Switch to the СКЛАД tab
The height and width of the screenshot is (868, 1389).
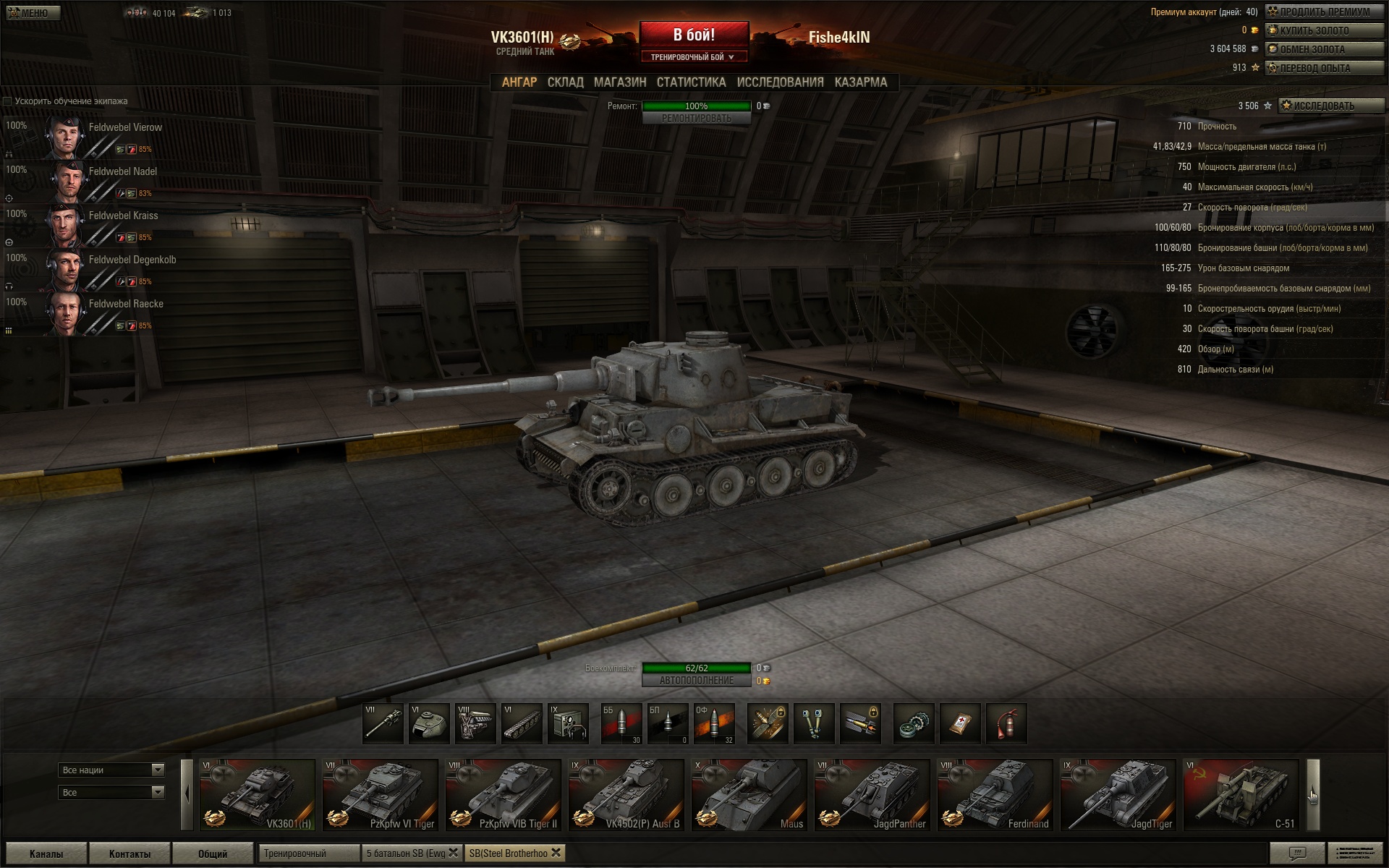point(565,82)
